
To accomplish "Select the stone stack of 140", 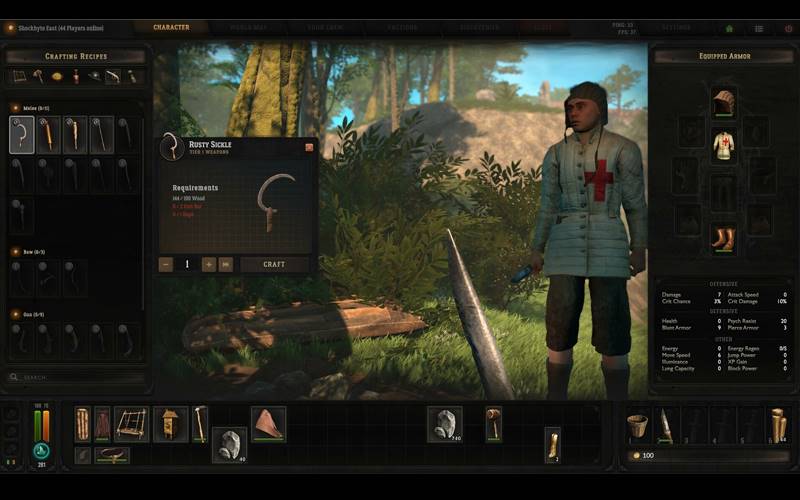I will (445, 424).
